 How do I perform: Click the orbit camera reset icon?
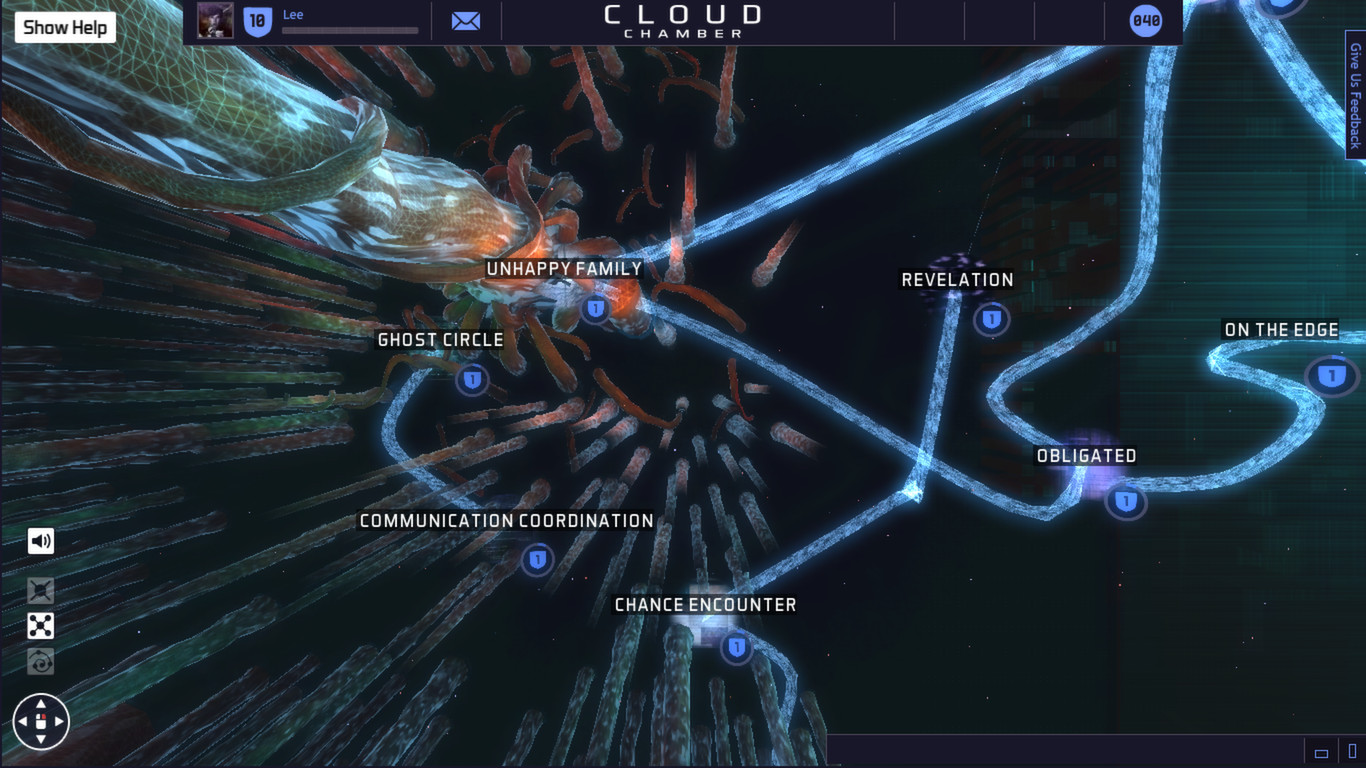click(40, 661)
